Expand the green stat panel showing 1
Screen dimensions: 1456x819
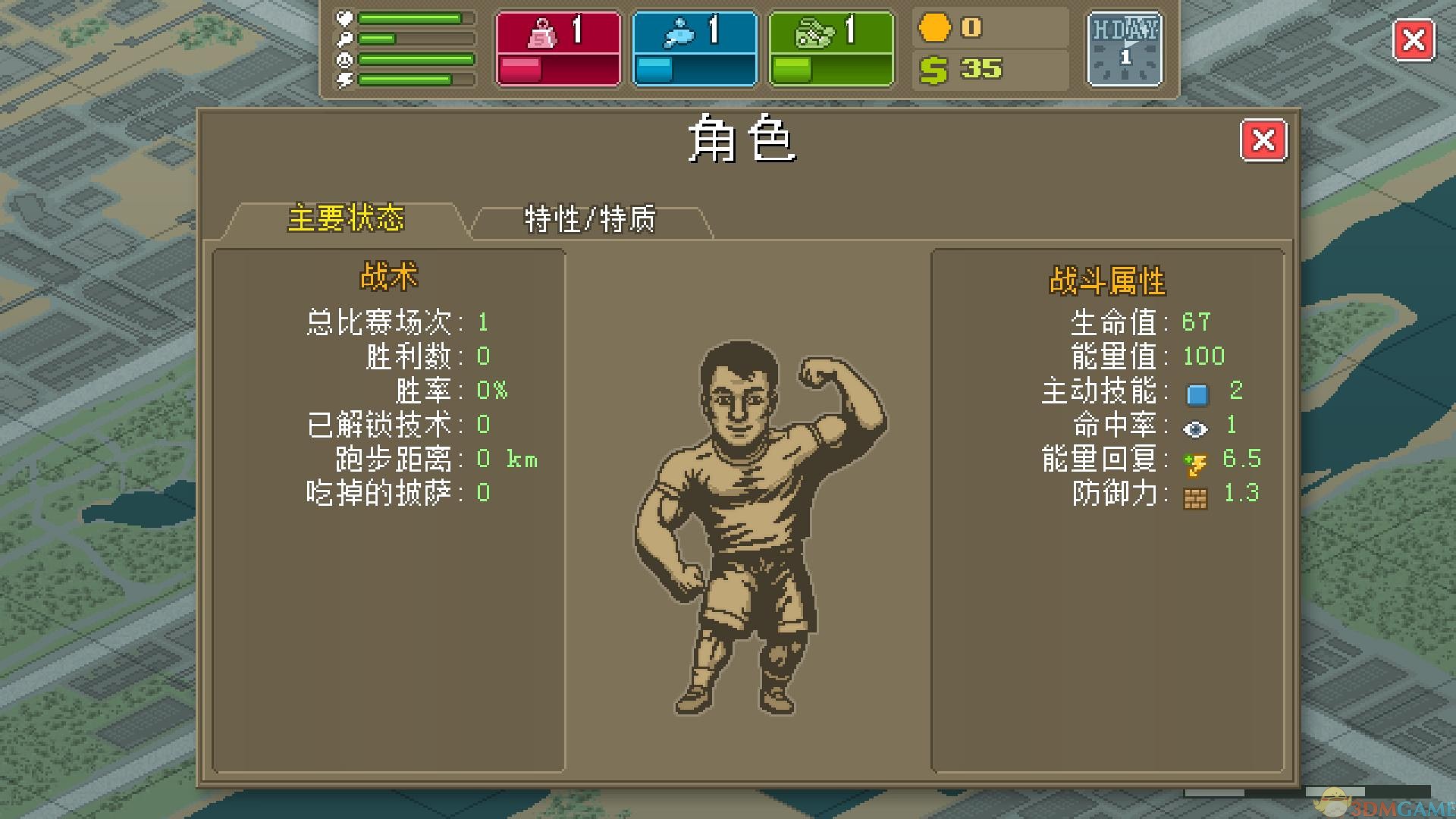[x=830, y=48]
